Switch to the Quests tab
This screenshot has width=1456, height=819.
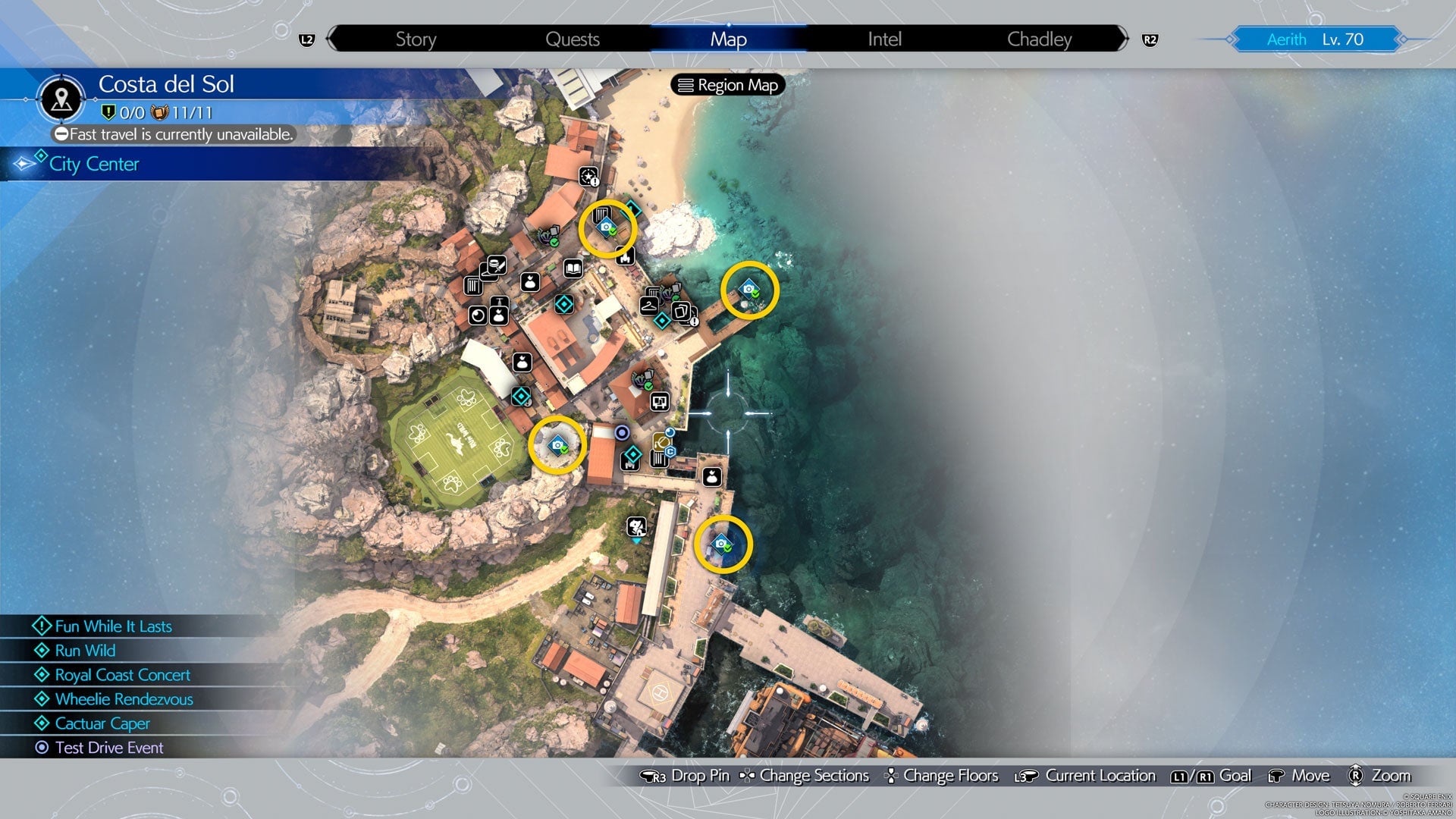[x=573, y=39]
